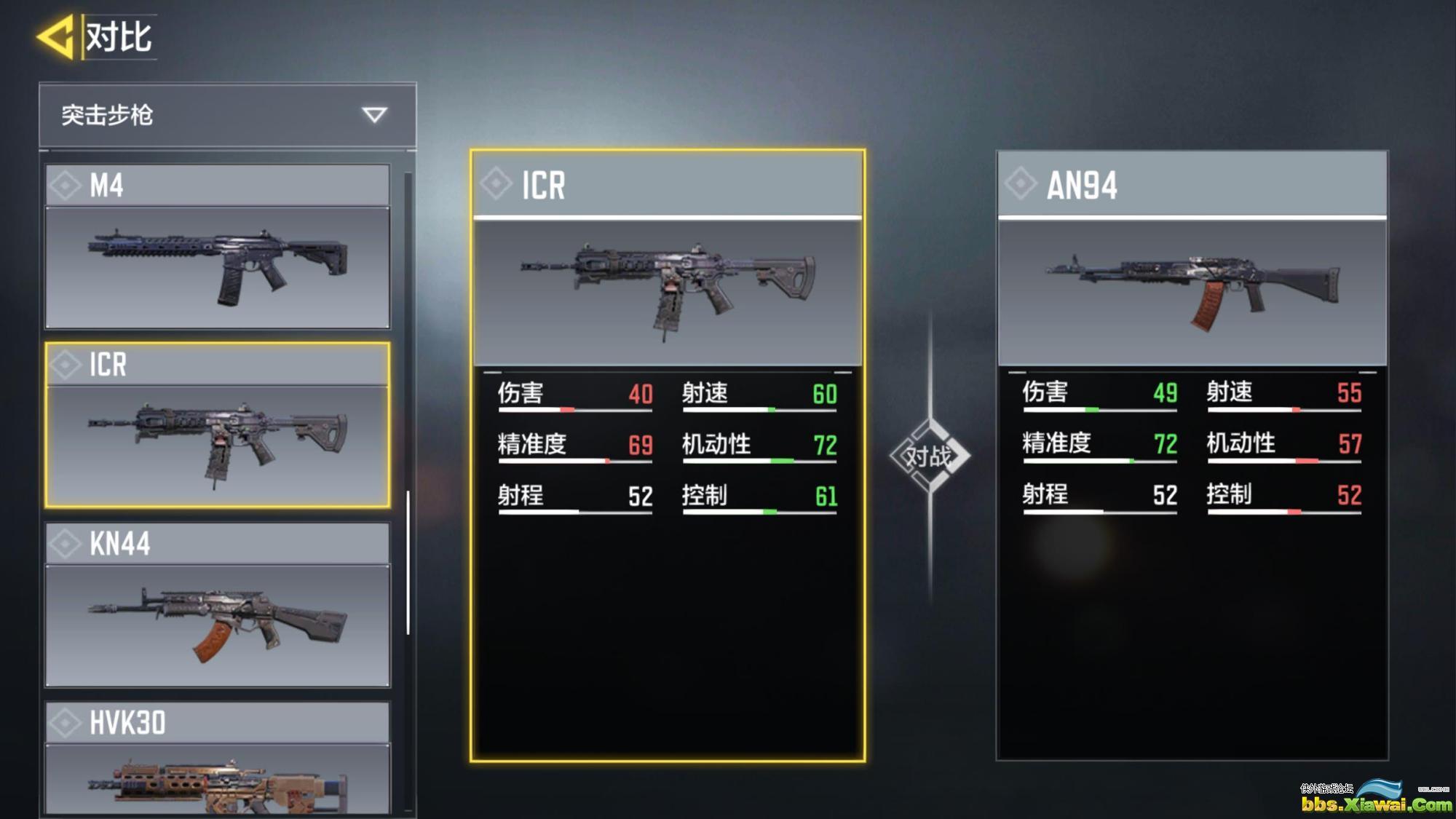
Task: Pick the KN44 rifle from the list
Action: click(217, 604)
